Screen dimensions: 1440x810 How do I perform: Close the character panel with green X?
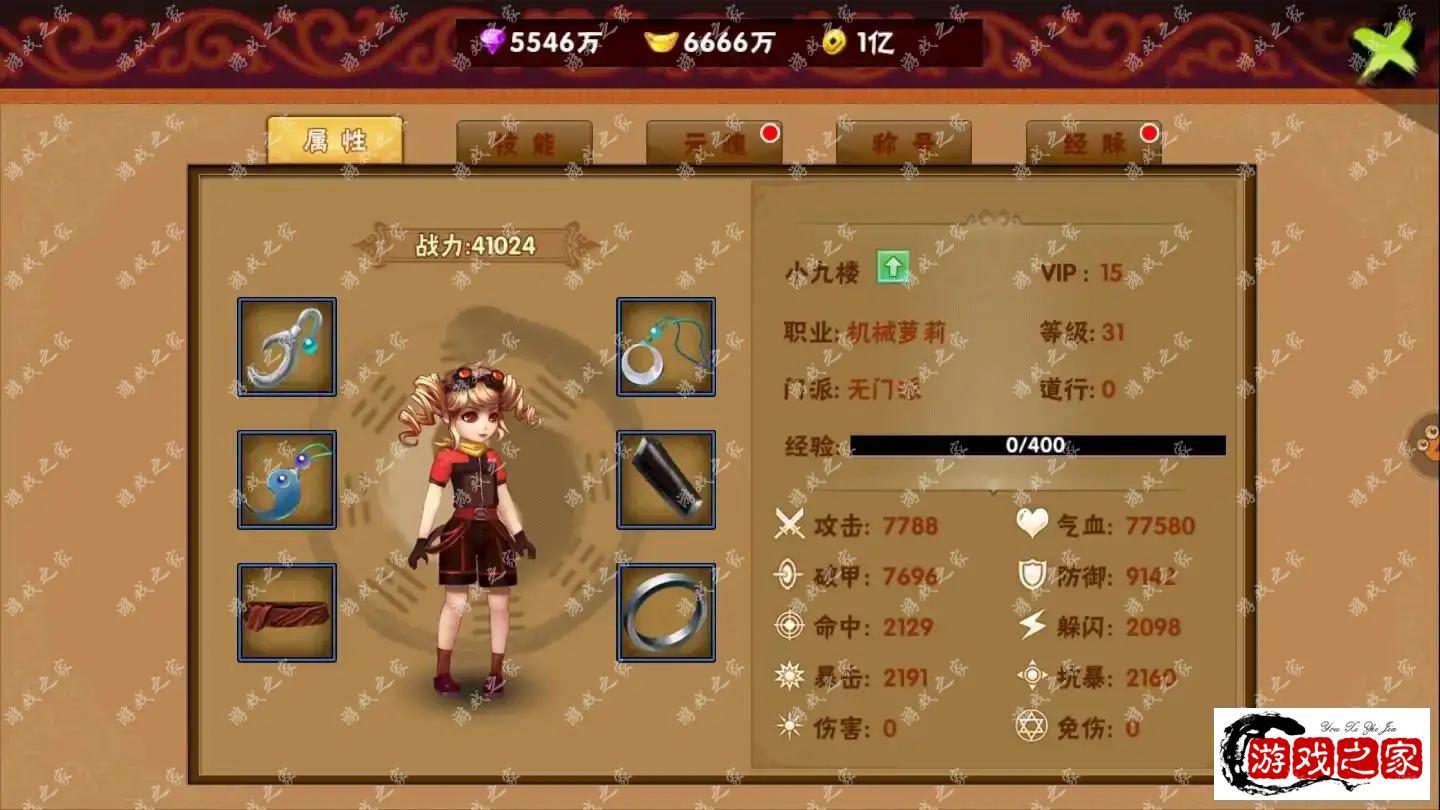click(x=1384, y=47)
